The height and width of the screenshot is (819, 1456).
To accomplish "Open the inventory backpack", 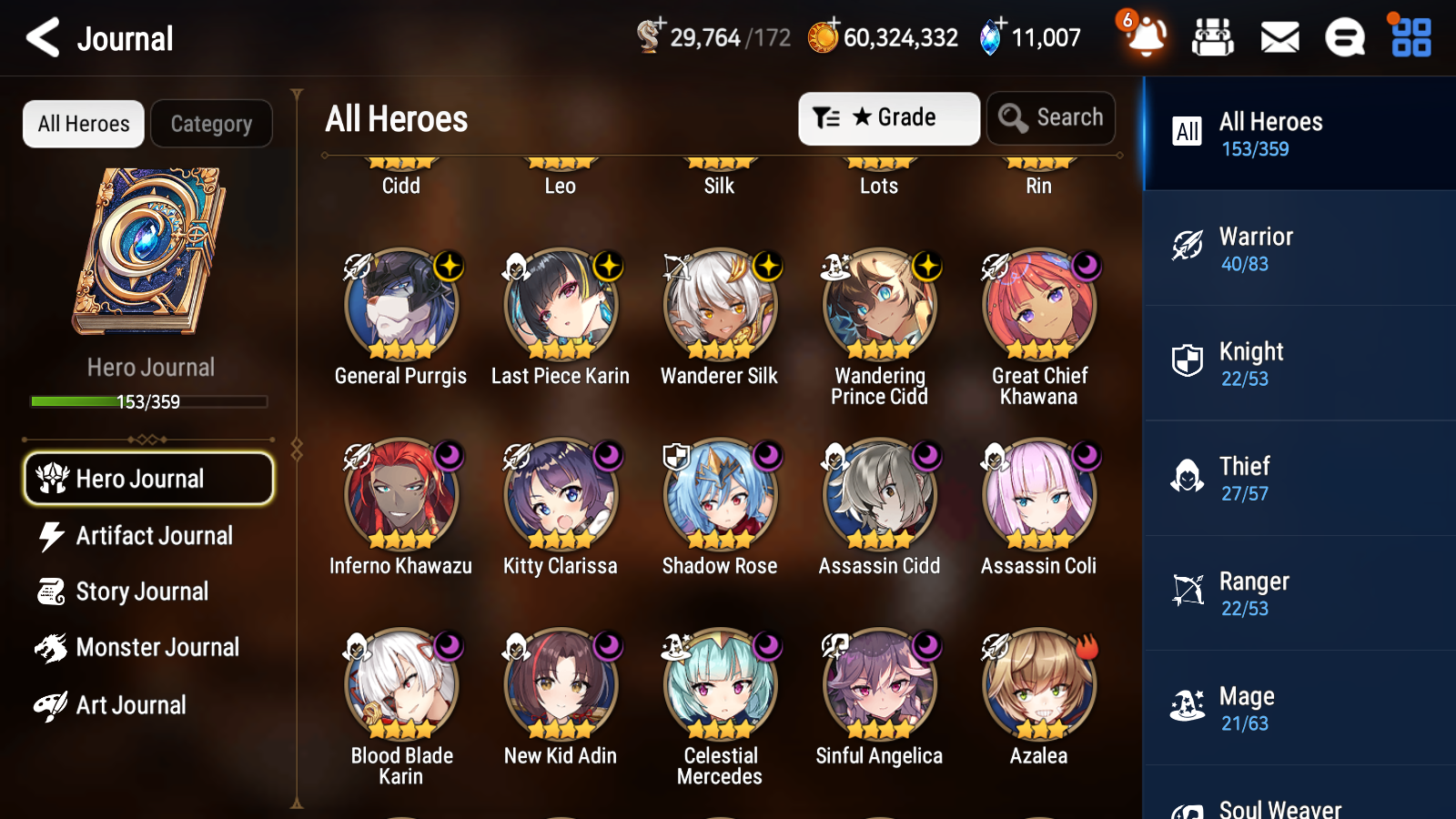I will tap(1213, 38).
